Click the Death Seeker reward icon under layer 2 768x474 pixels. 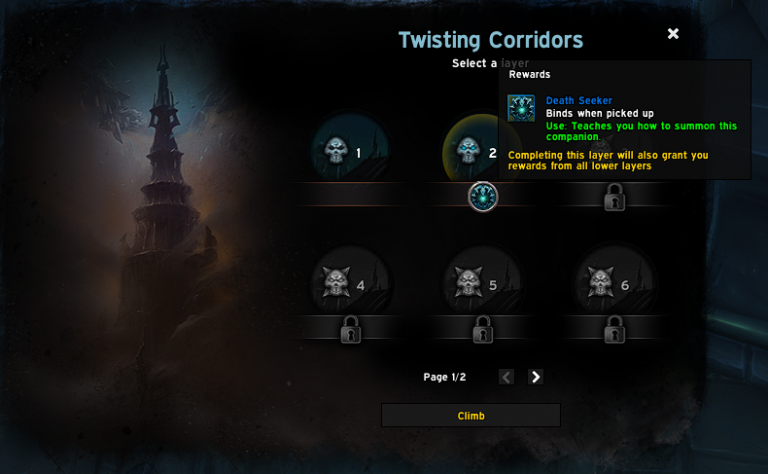[483, 197]
